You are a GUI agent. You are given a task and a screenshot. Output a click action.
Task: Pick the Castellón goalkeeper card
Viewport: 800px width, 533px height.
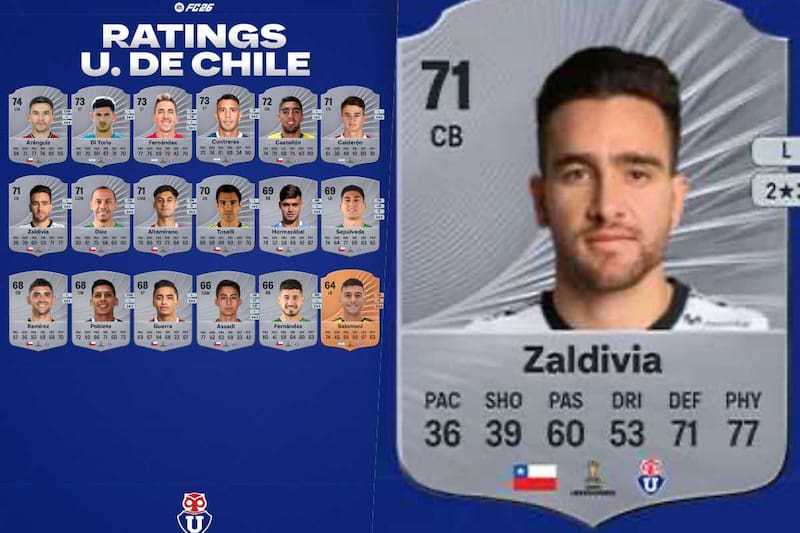click(289, 125)
